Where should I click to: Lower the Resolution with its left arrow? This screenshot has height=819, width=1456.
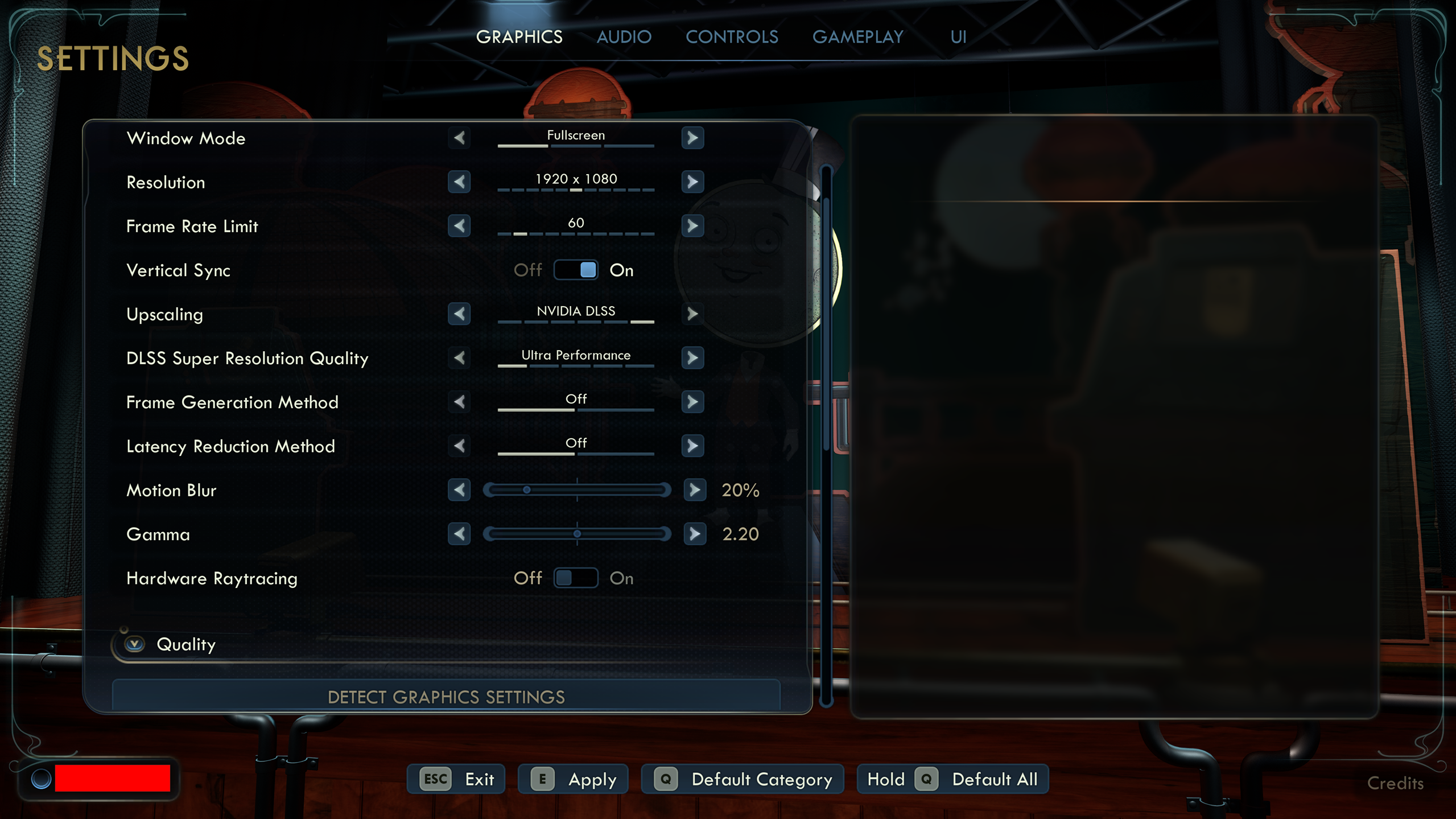pyautogui.click(x=459, y=182)
